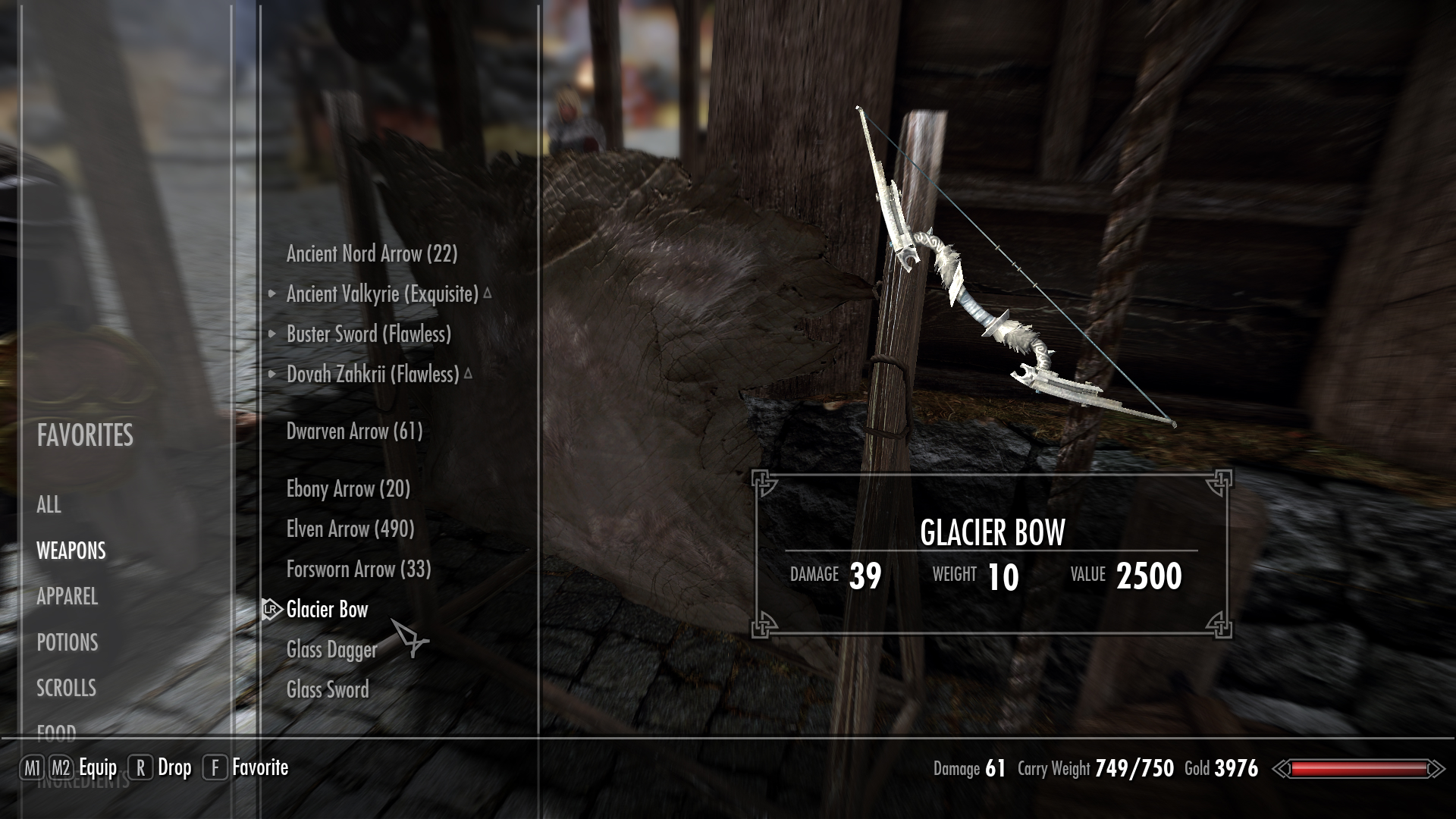Show All items category
This screenshot has height=819, width=1456.
(x=49, y=505)
